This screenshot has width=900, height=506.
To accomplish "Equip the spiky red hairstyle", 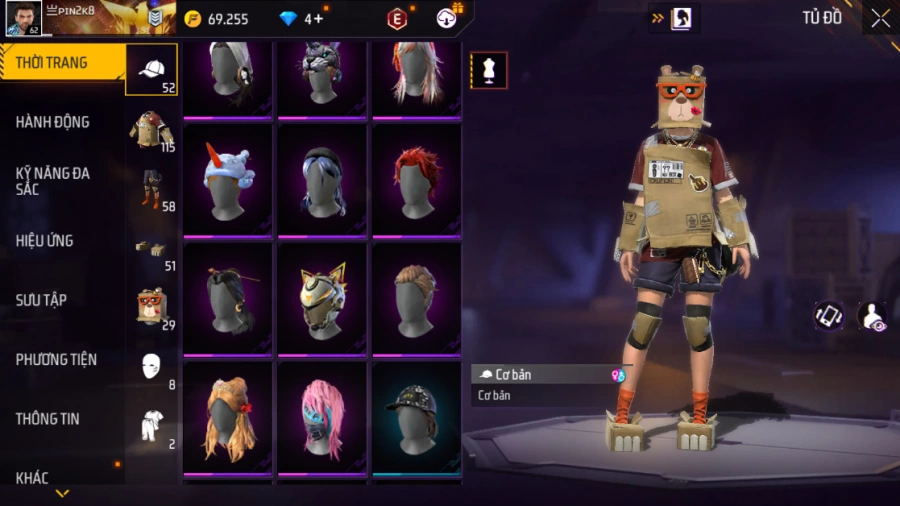I will (x=415, y=180).
